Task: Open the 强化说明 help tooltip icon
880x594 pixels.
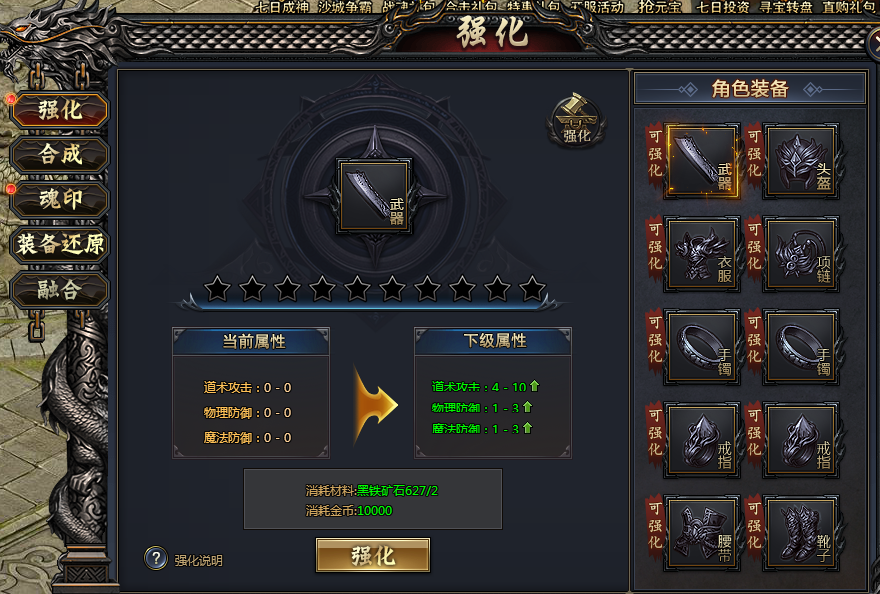Action: [x=155, y=558]
